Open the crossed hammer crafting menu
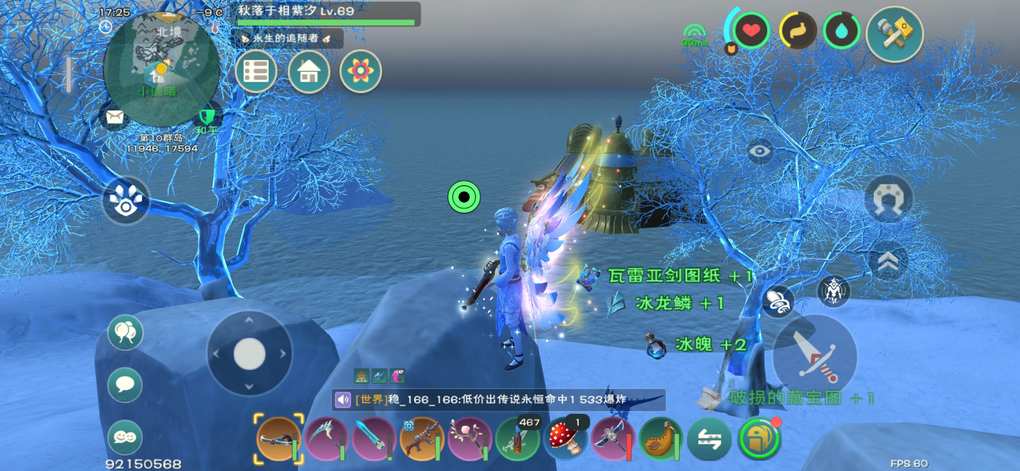Screen dimensions: 1020x471 [894, 34]
